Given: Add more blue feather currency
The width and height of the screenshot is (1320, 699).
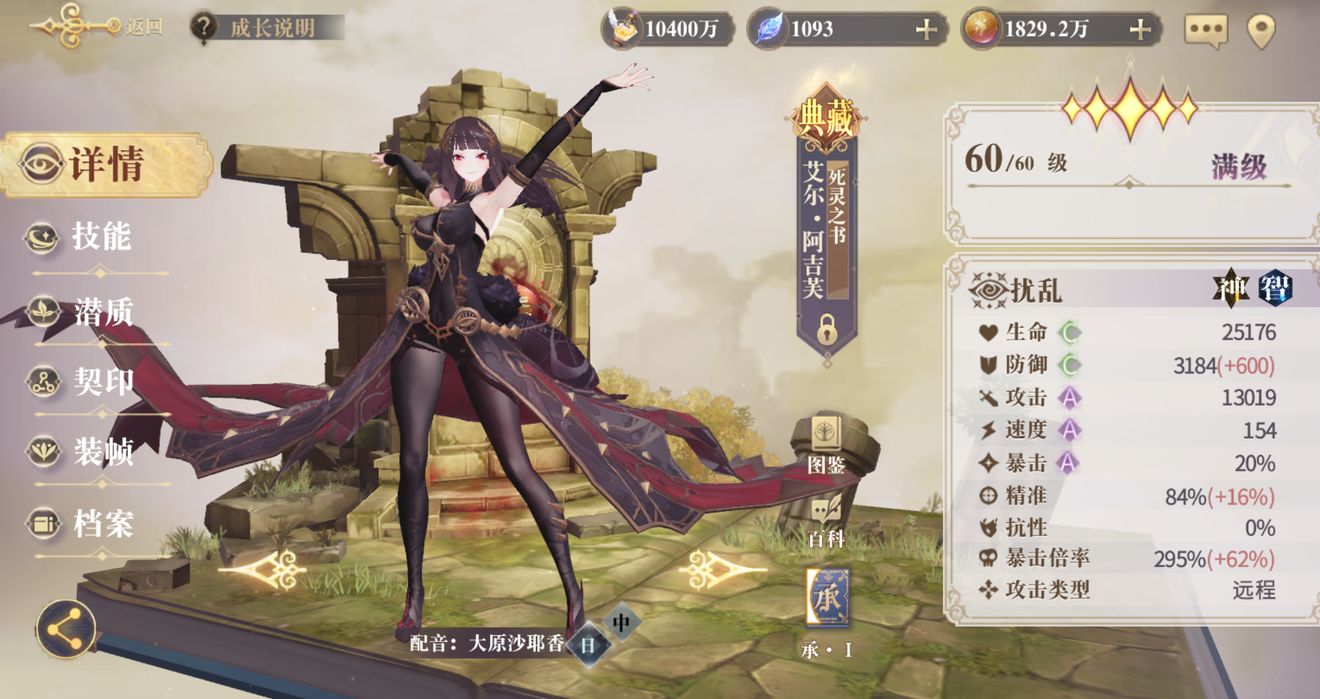Looking at the screenshot, I should 926,29.
